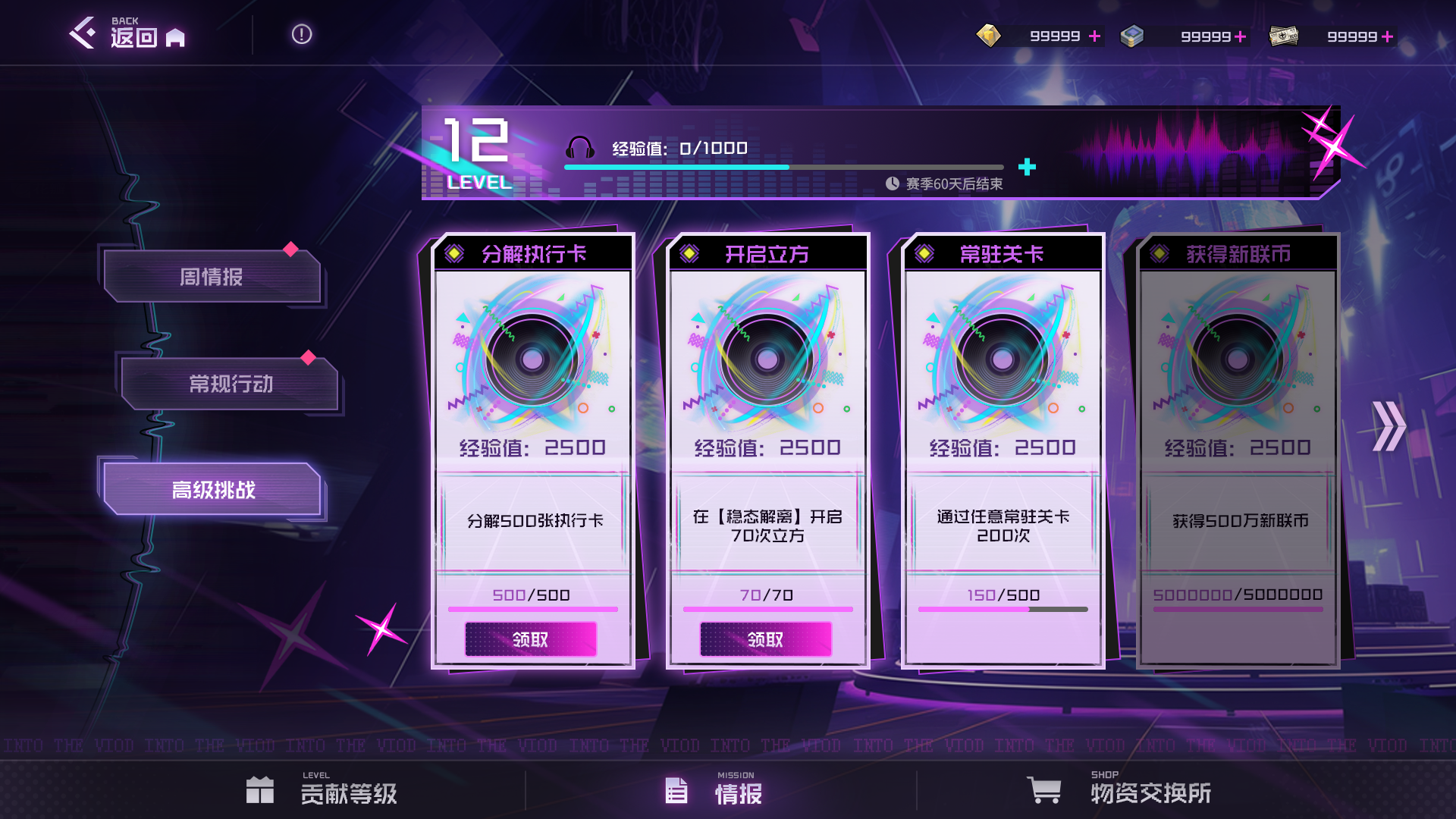The height and width of the screenshot is (819, 1456).
Task: Select the 常驻关卡 challenge card
Action: (x=1003, y=450)
